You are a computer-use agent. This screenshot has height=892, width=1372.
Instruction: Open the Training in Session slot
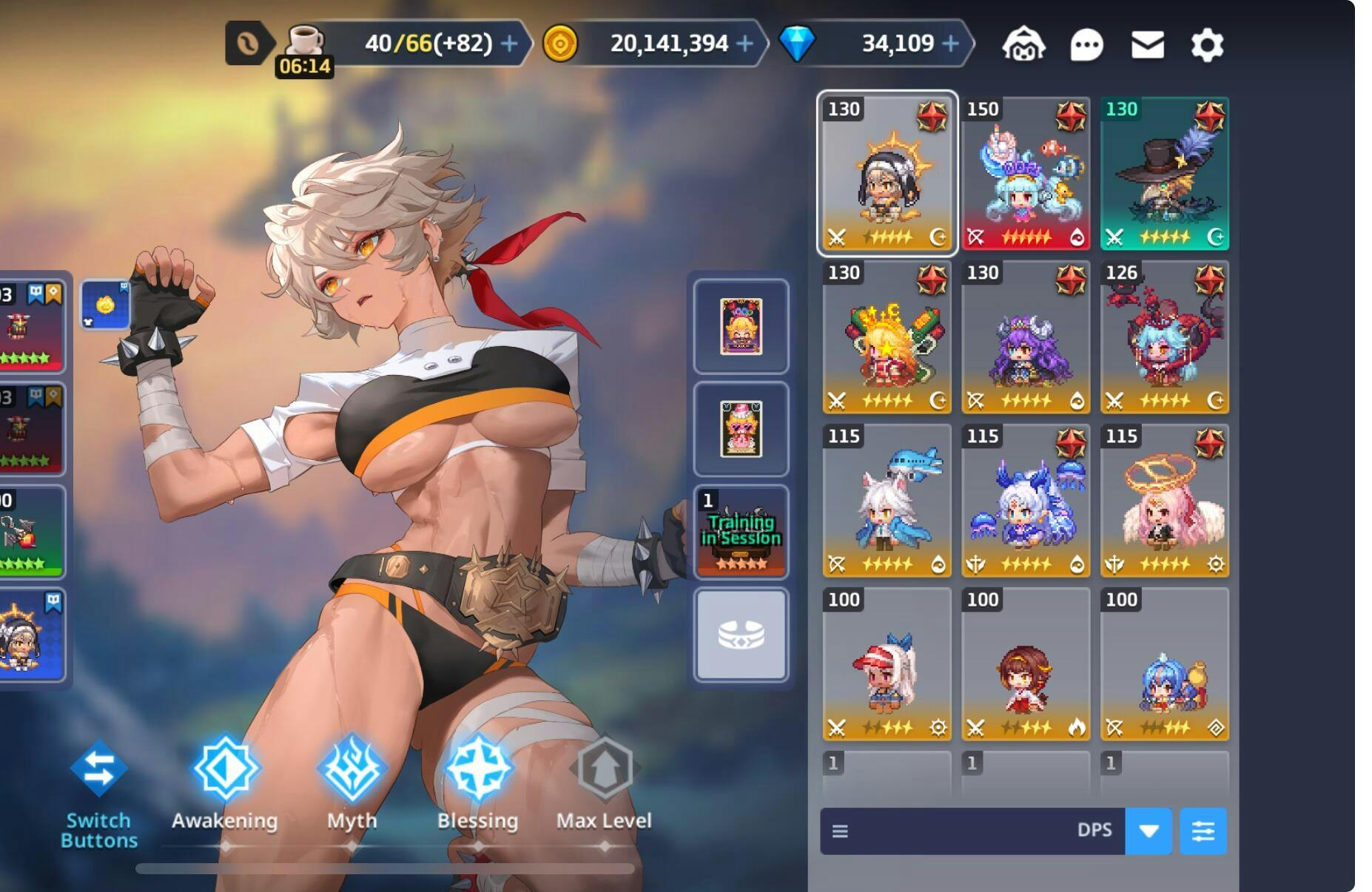tap(741, 532)
